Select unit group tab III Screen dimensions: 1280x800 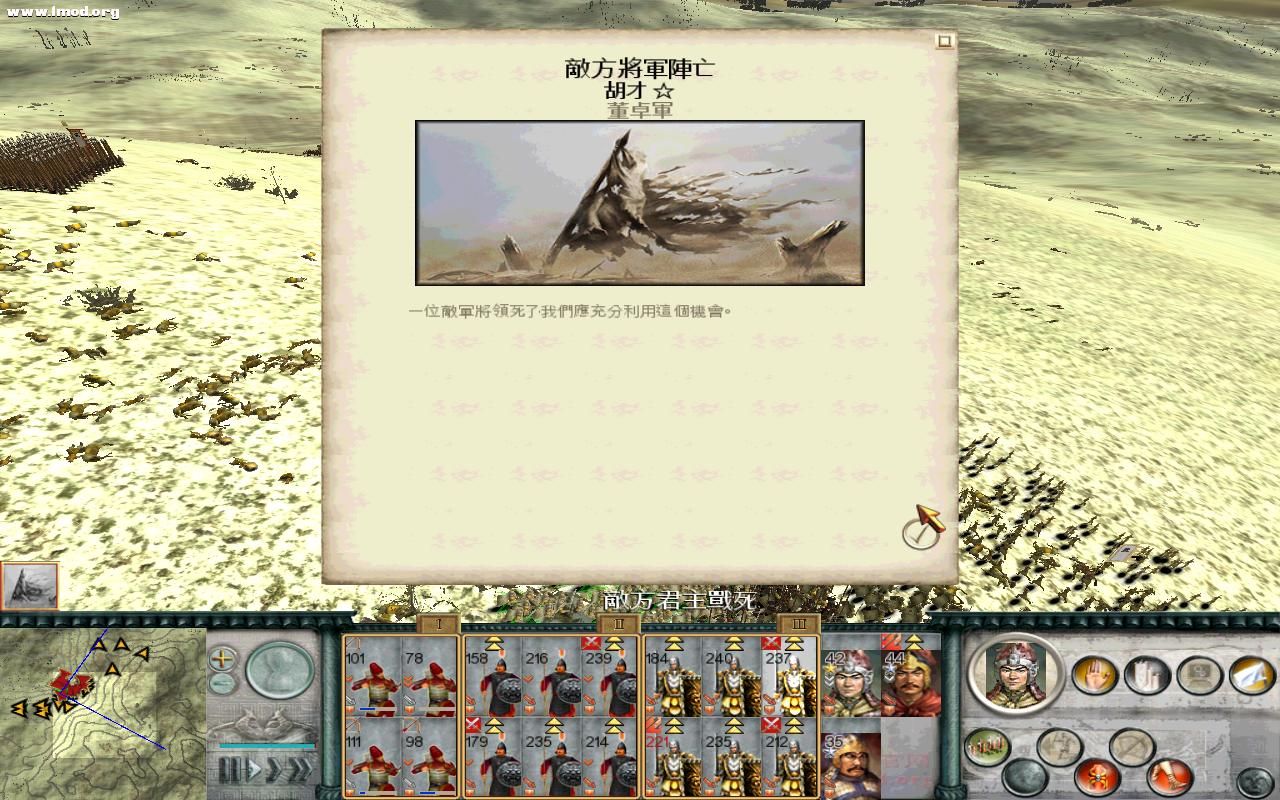pyautogui.click(x=797, y=622)
